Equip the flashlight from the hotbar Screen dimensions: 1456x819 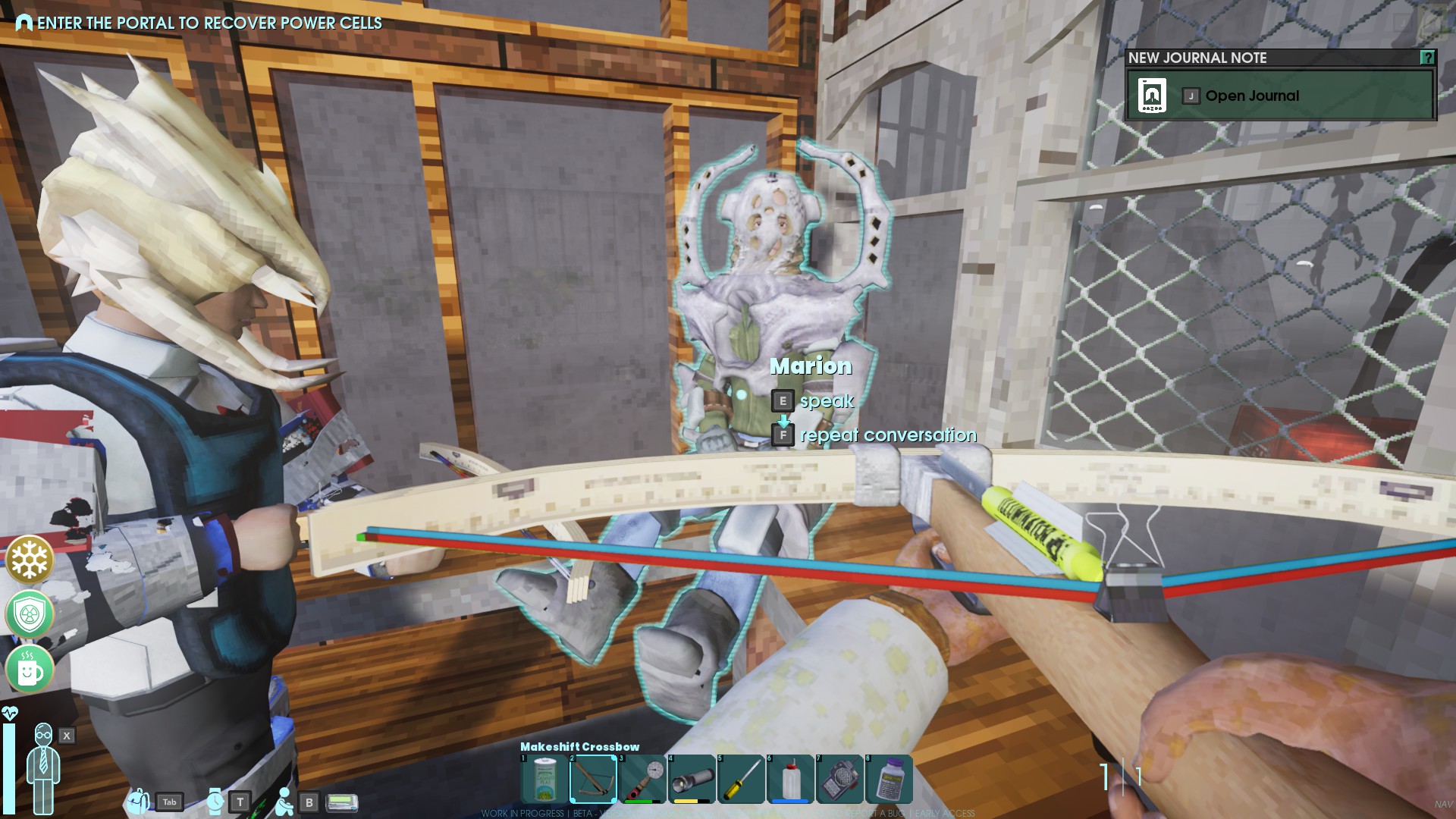pyautogui.click(x=692, y=779)
